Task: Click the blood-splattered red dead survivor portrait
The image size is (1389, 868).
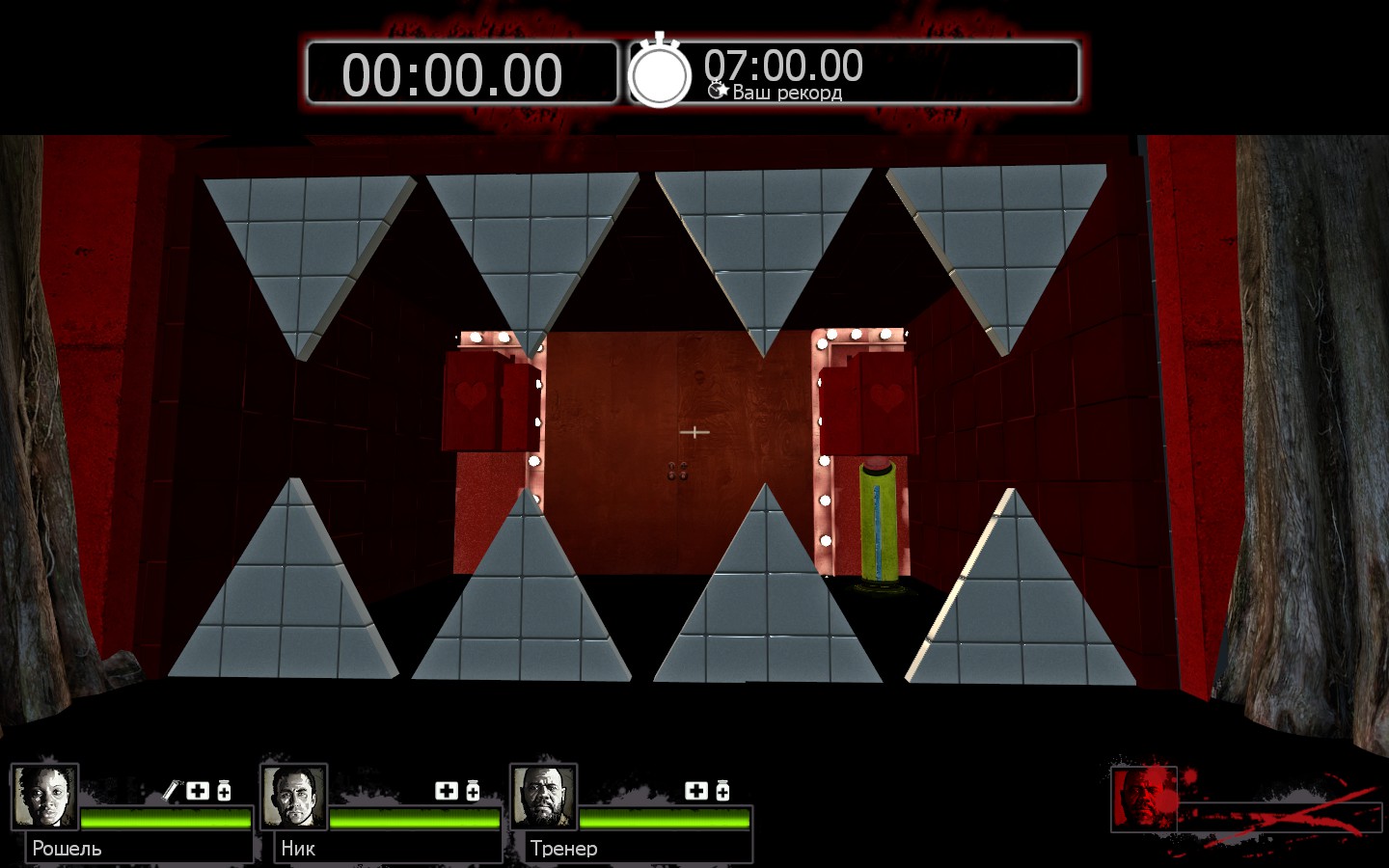Action: (x=1144, y=798)
